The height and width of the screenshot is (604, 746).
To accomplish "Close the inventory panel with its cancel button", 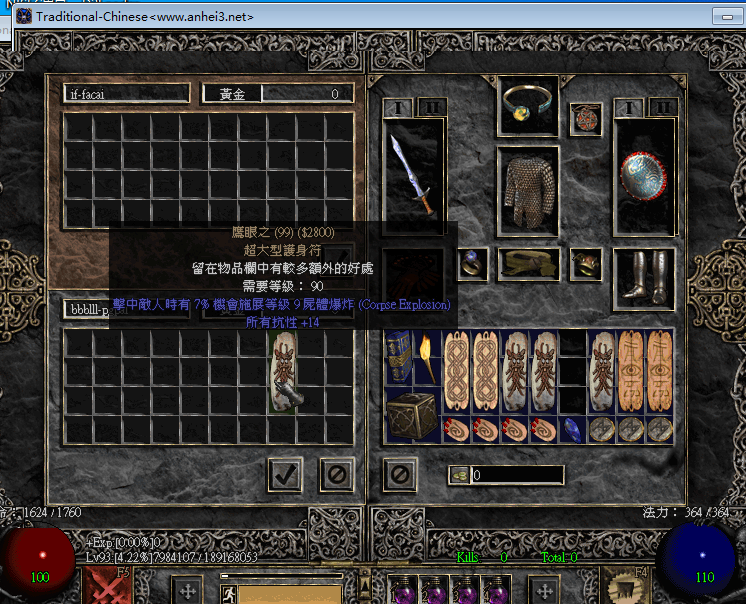I will point(400,474).
